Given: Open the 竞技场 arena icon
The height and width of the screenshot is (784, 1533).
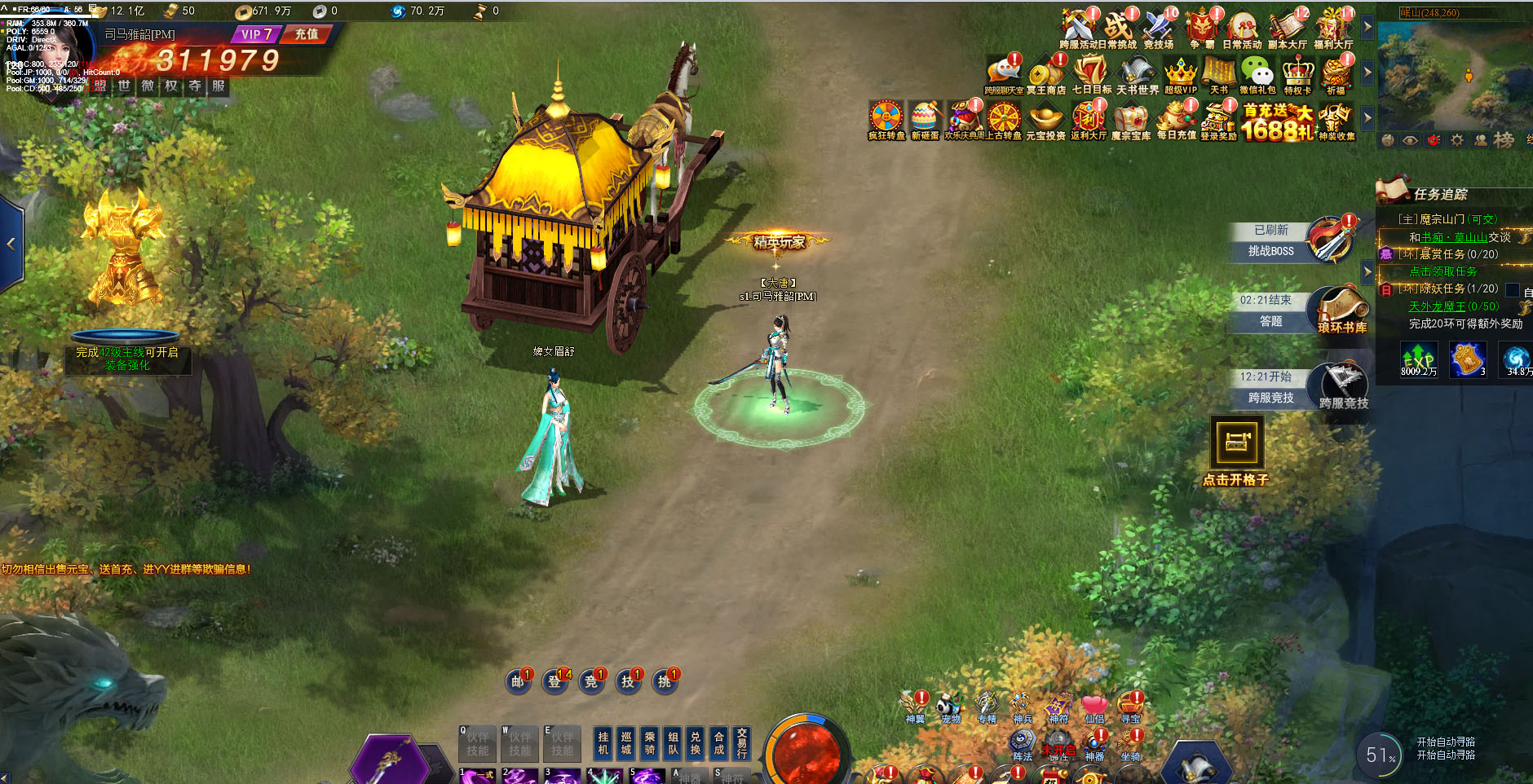Looking at the screenshot, I should [x=1158, y=29].
